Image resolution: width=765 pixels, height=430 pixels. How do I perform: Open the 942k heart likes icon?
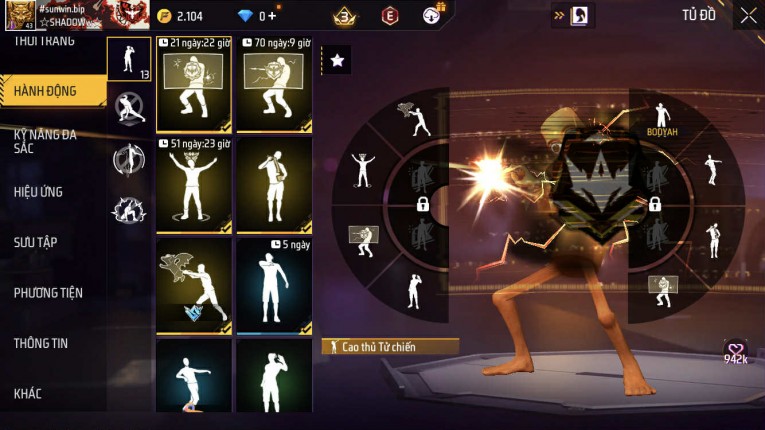[736, 351]
